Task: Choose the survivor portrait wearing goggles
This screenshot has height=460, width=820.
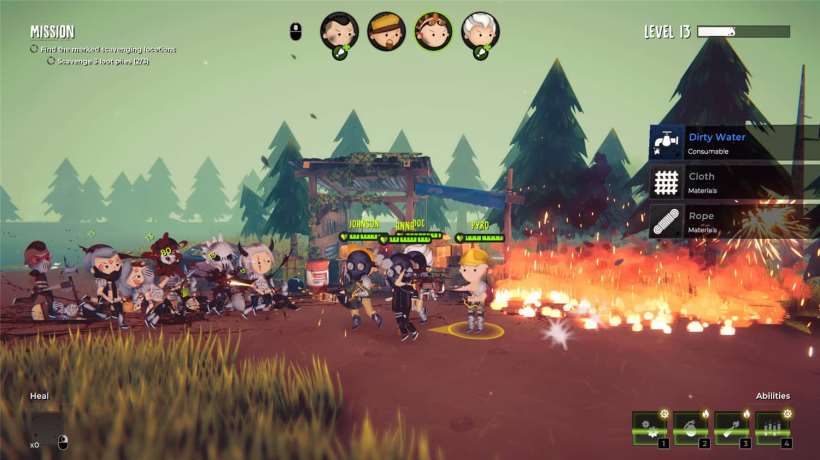Action: 433,31
